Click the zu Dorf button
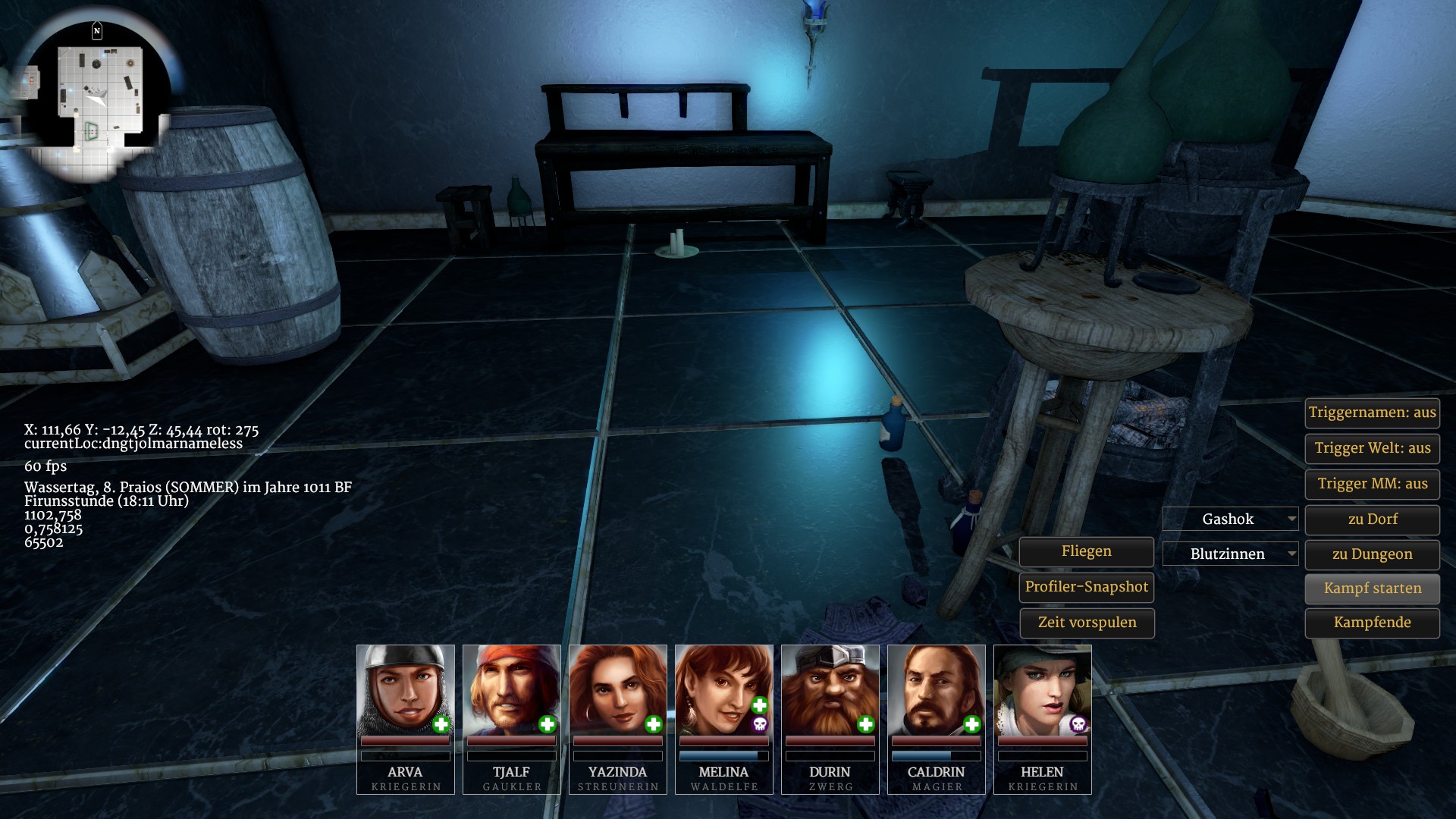The height and width of the screenshot is (819, 1456). (1372, 519)
